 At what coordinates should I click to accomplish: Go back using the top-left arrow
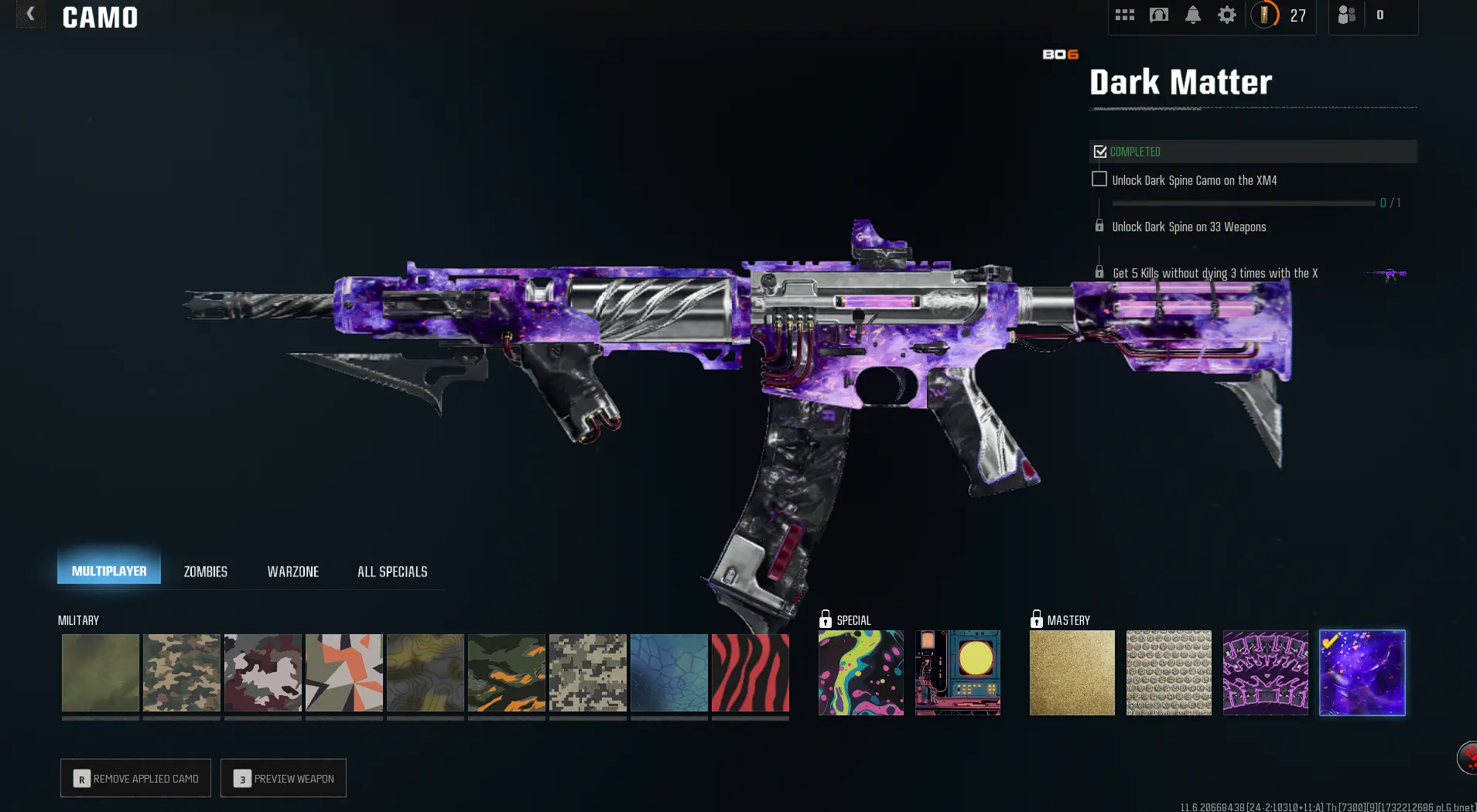click(x=30, y=14)
